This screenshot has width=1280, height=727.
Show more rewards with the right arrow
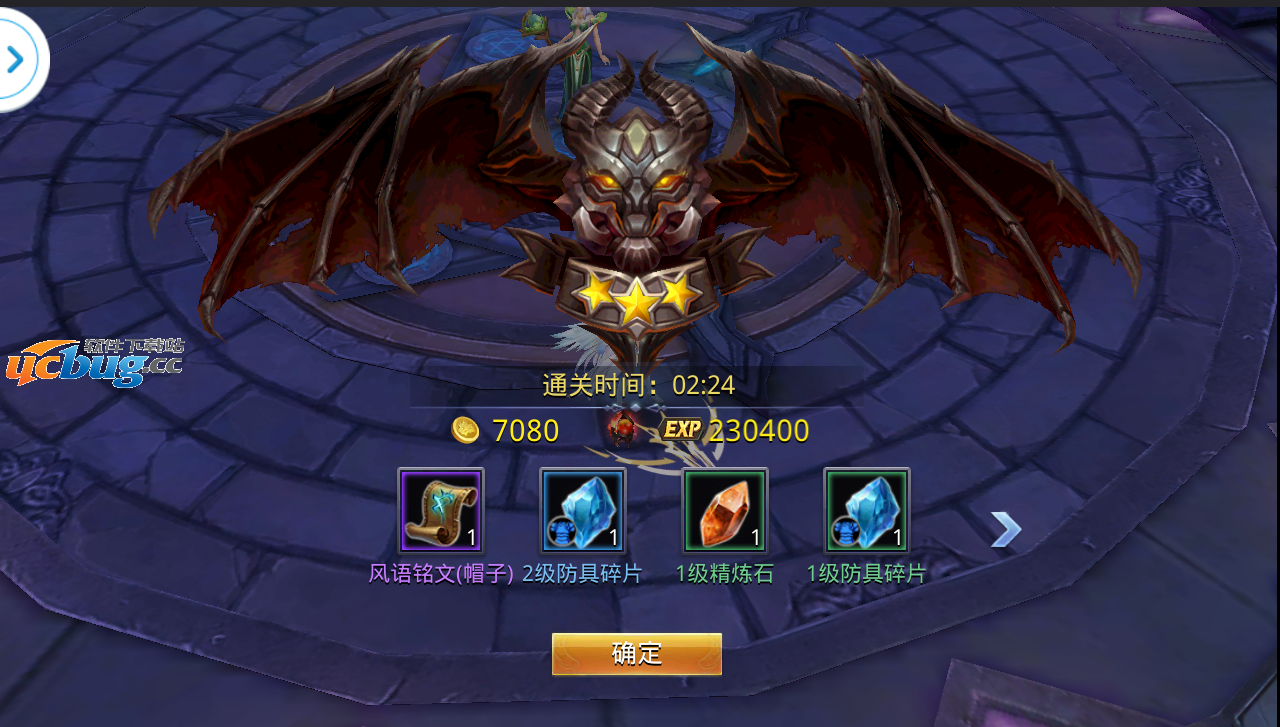tap(1005, 530)
